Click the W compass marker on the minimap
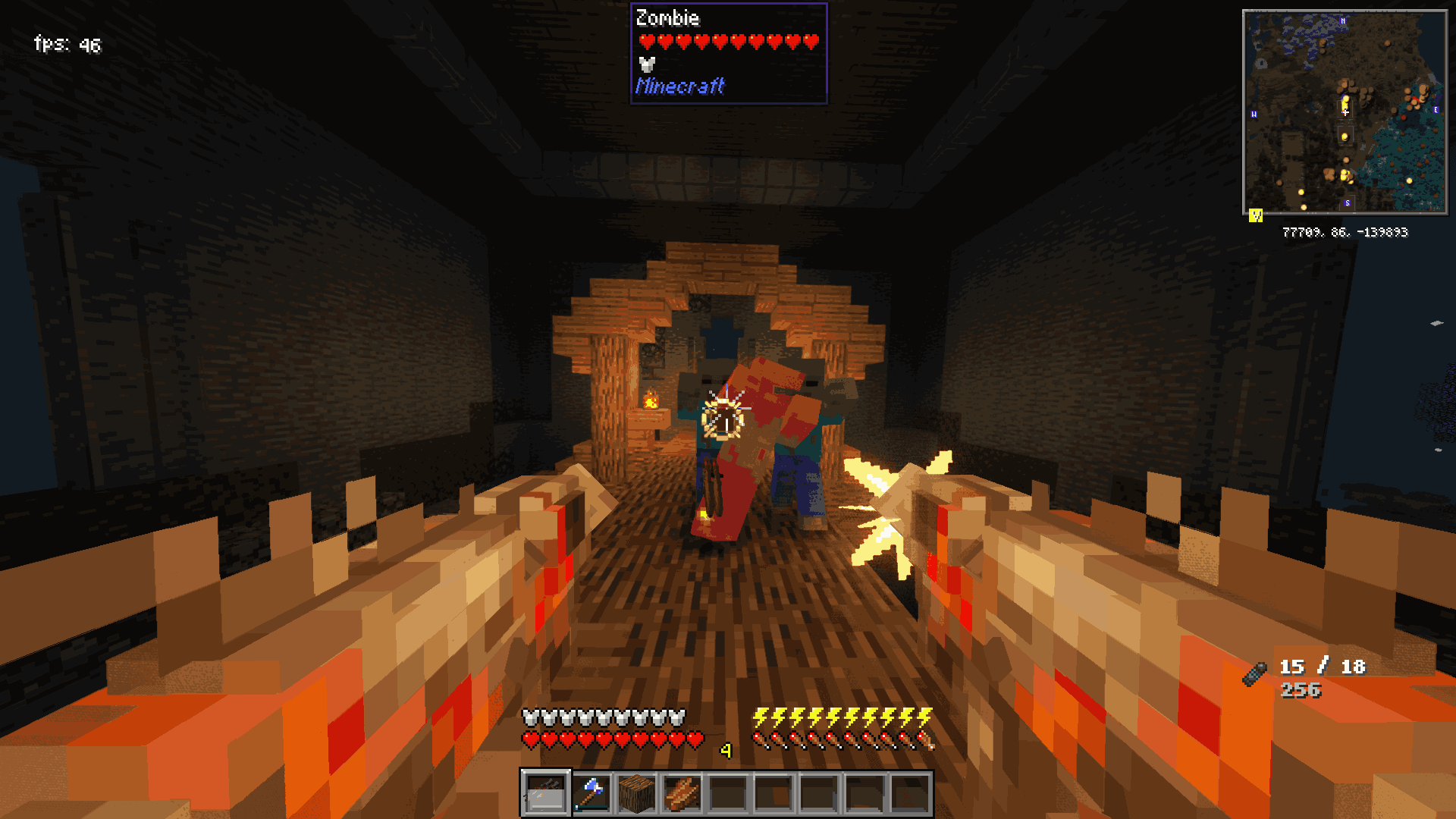 tap(1254, 114)
